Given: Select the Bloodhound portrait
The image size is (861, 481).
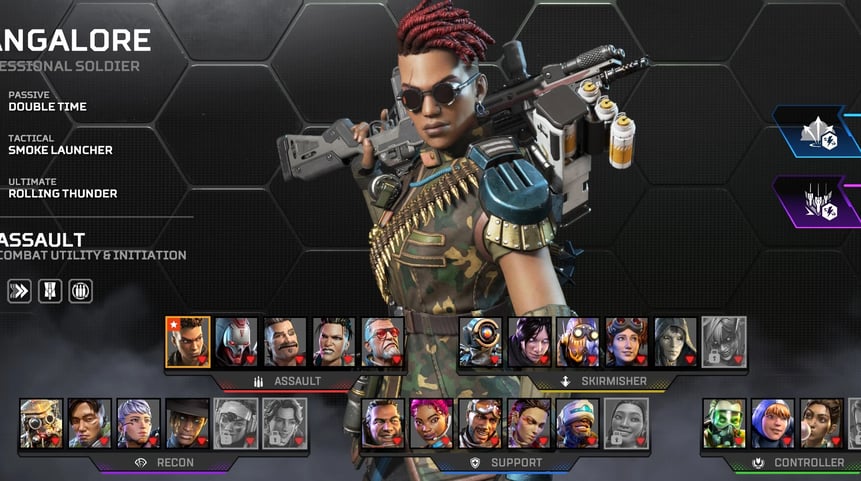Looking at the screenshot, I should tap(41, 423).
